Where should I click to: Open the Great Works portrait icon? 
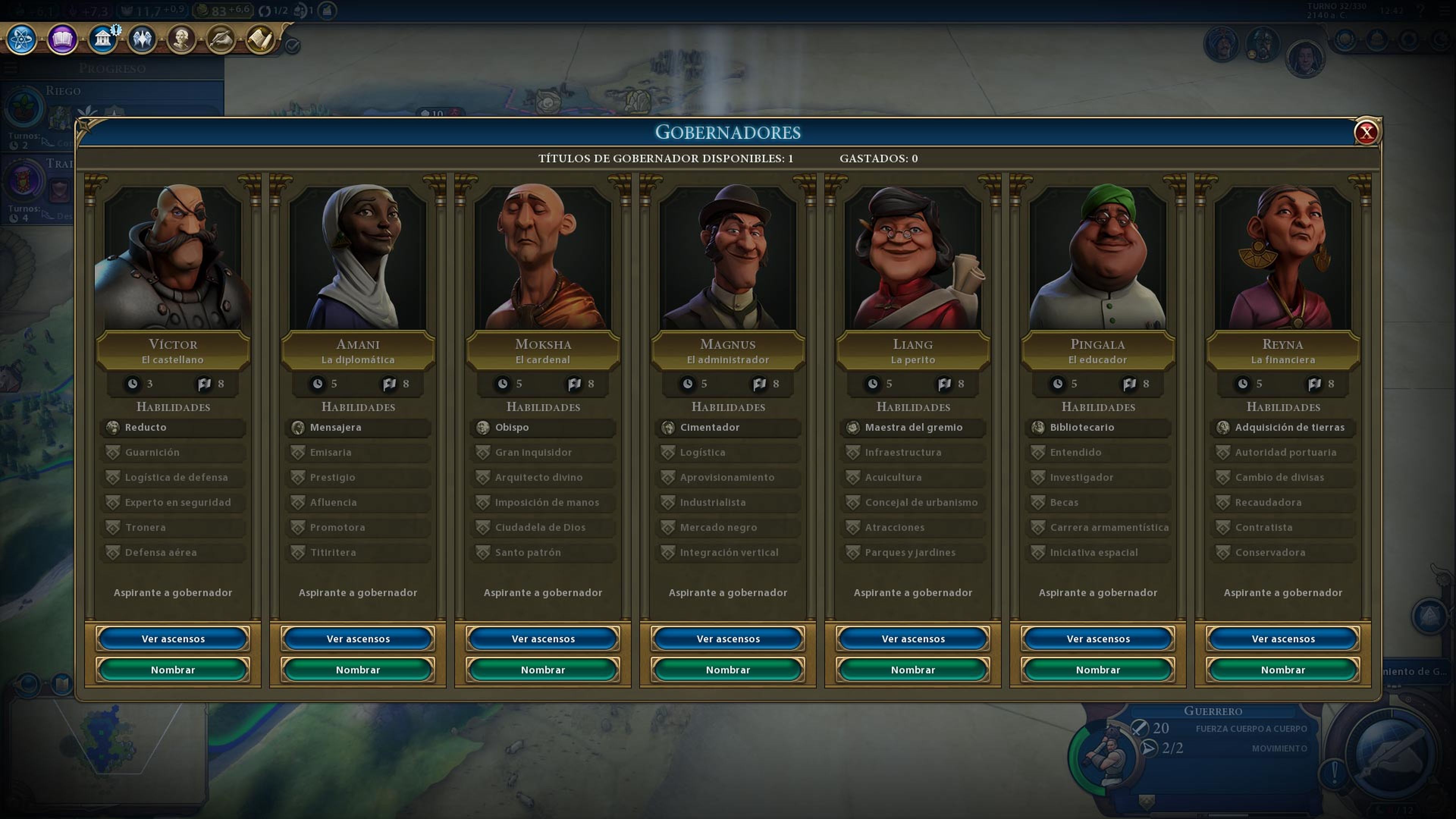[x=182, y=39]
